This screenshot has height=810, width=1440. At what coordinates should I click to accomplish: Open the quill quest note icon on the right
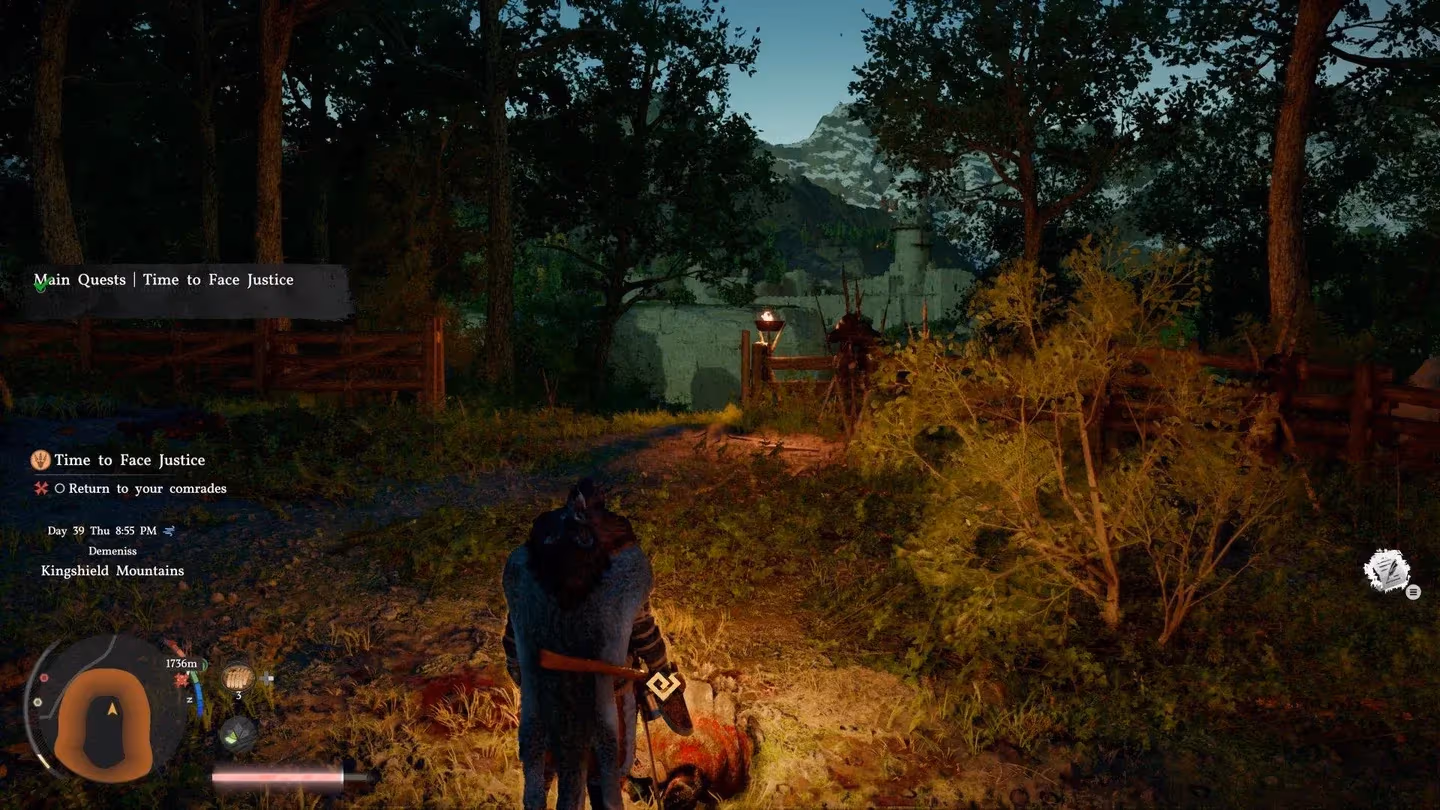tap(1387, 568)
